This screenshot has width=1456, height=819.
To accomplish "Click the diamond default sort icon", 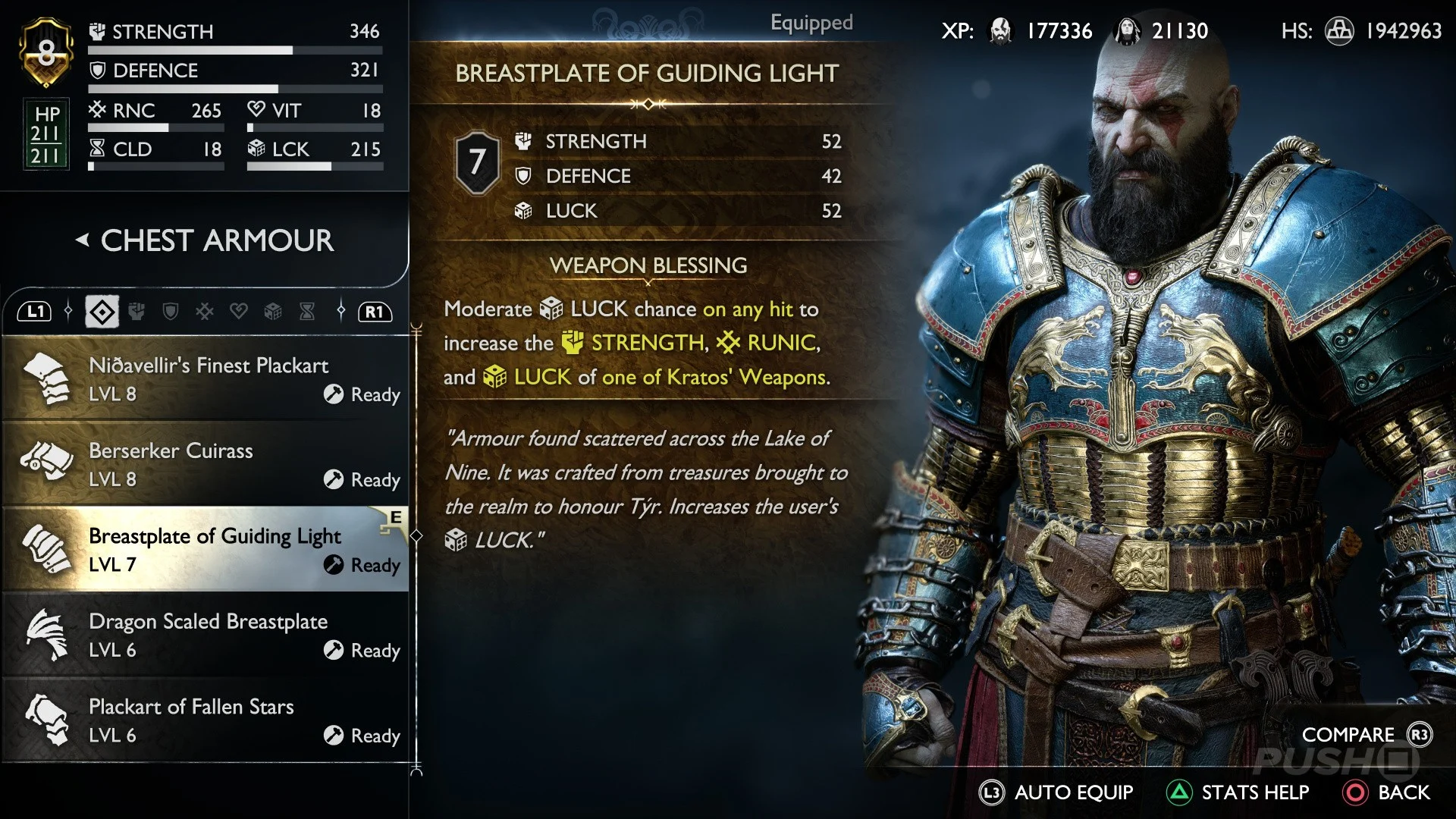I will (102, 311).
